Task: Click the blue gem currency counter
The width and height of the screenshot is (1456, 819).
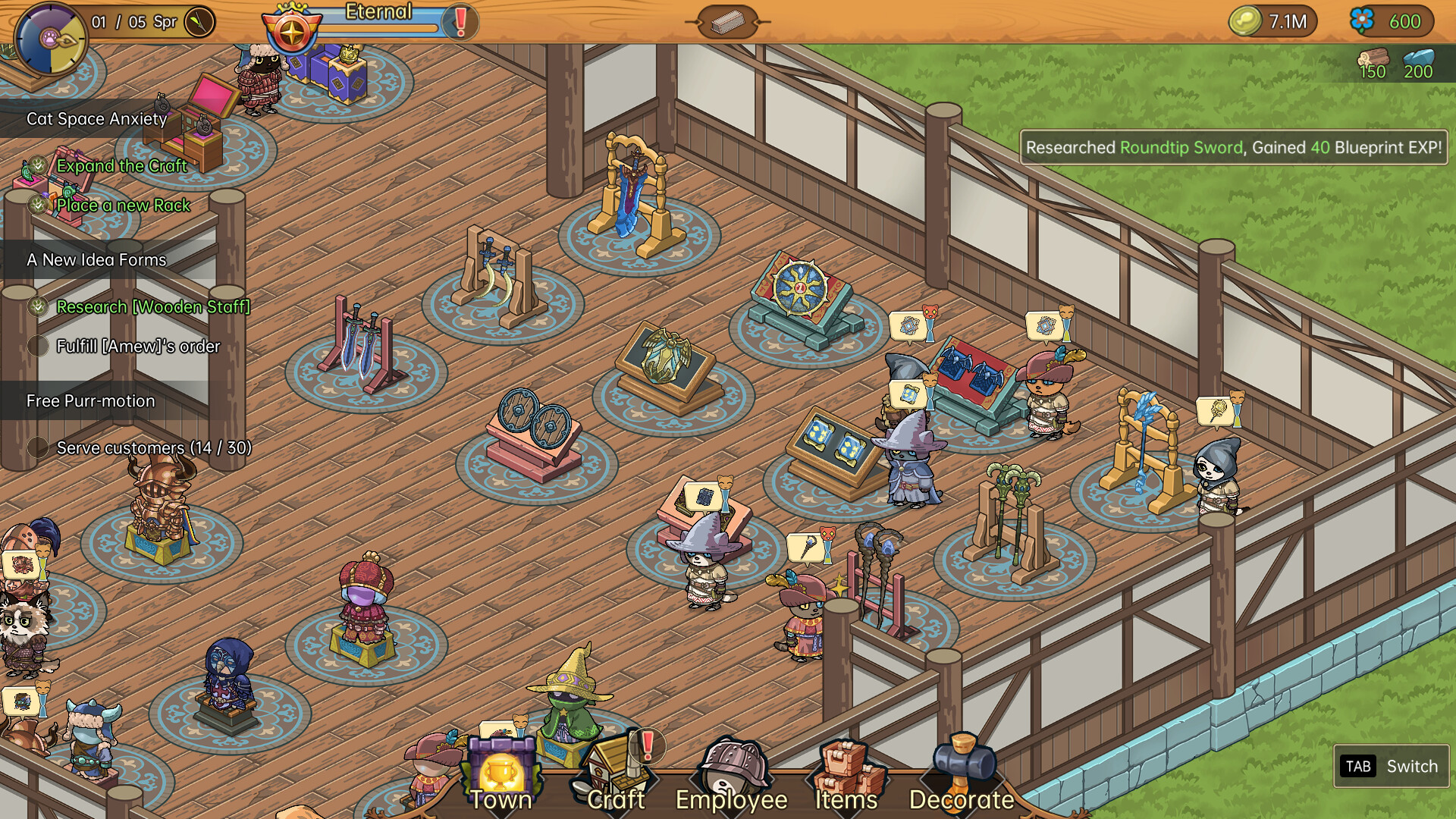Action: click(1391, 22)
